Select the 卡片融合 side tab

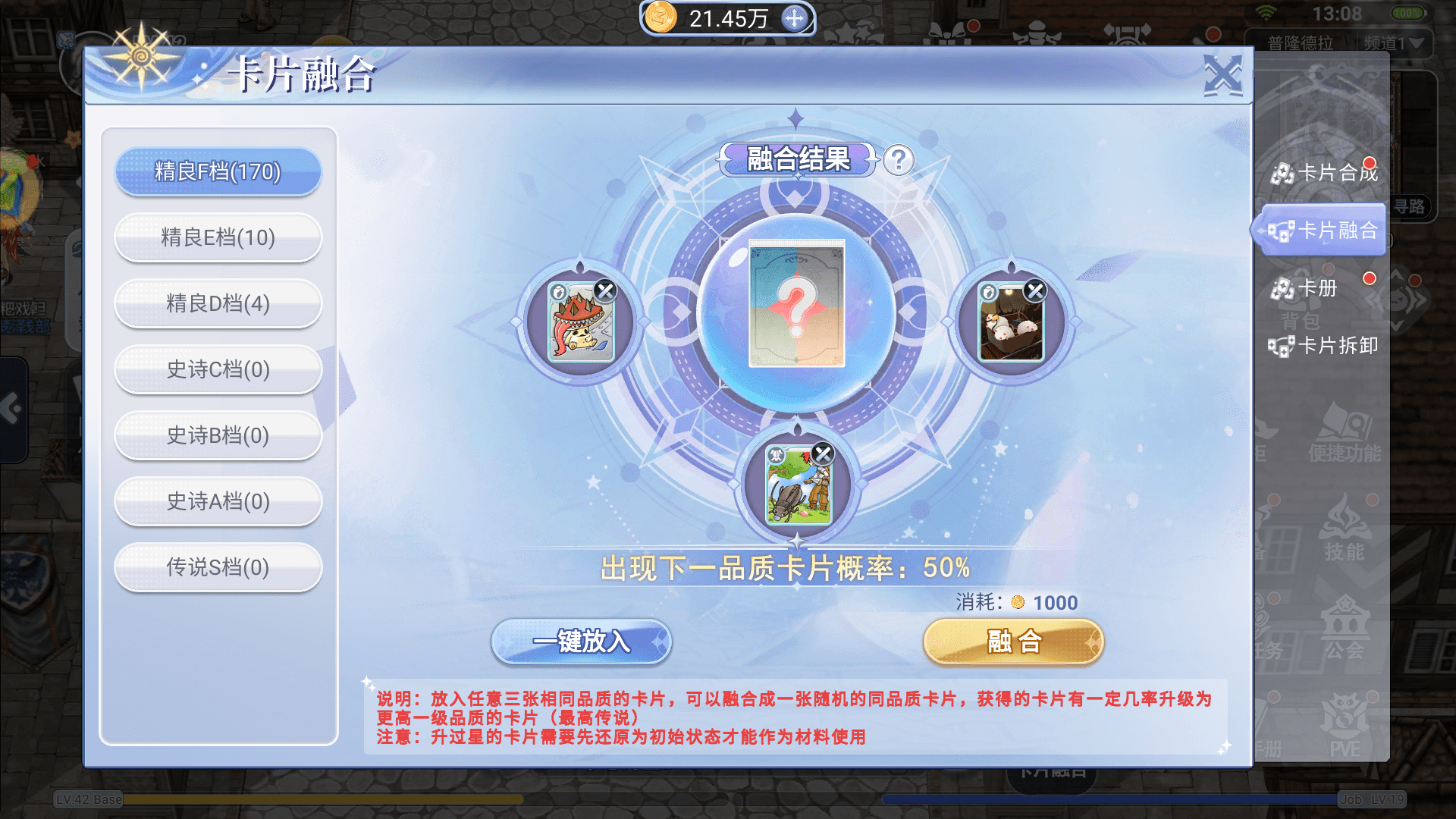tap(1325, 231)
